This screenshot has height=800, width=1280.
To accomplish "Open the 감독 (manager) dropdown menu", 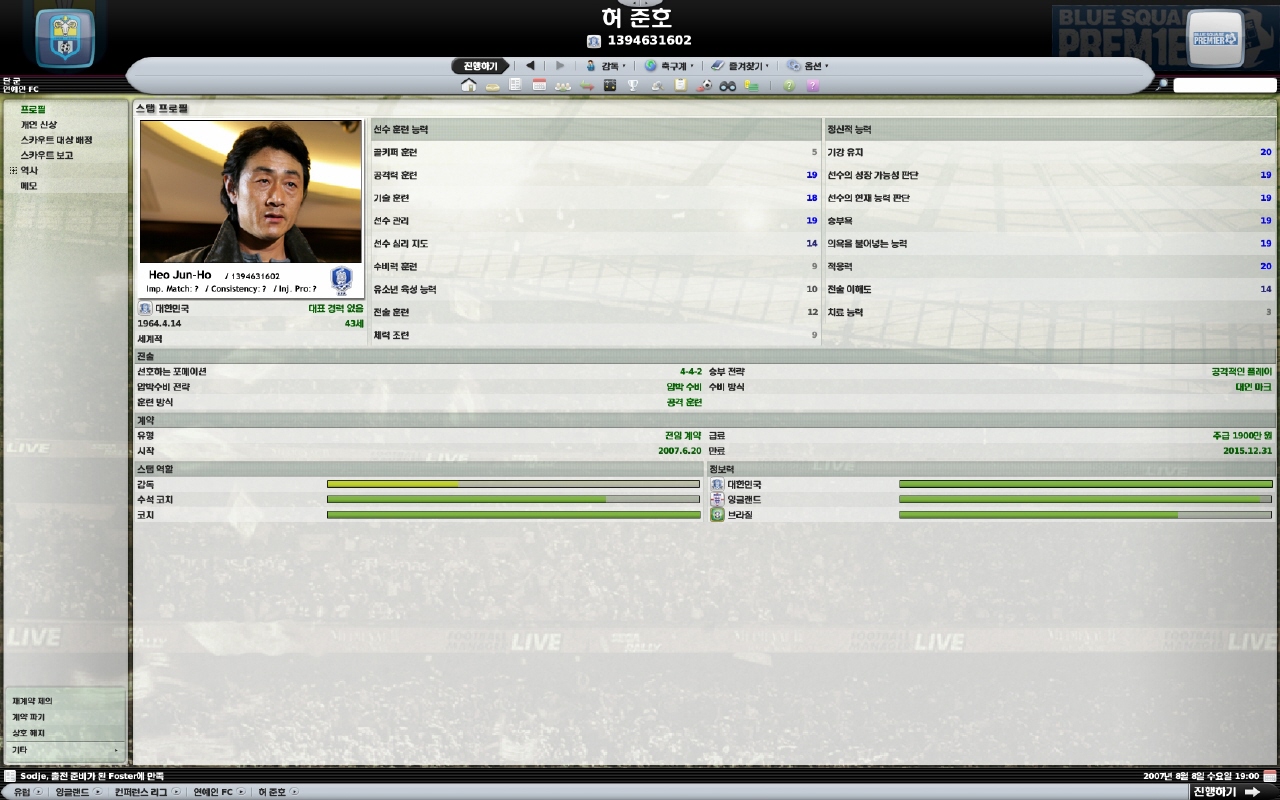I will (606, 66).
